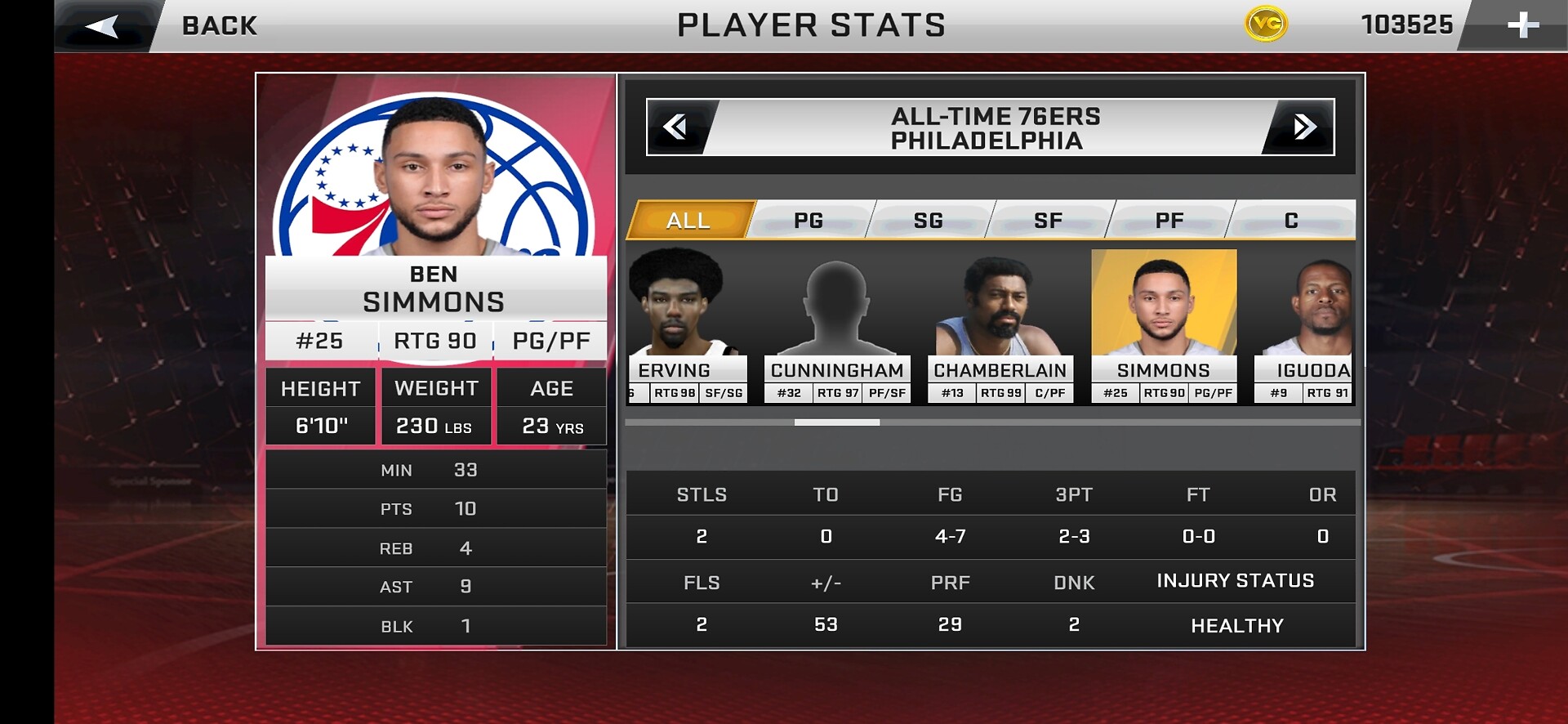Filter players by PG tab
This screenshot has width=1568, height=724.
pyautogui.click(x=808, y=220)
